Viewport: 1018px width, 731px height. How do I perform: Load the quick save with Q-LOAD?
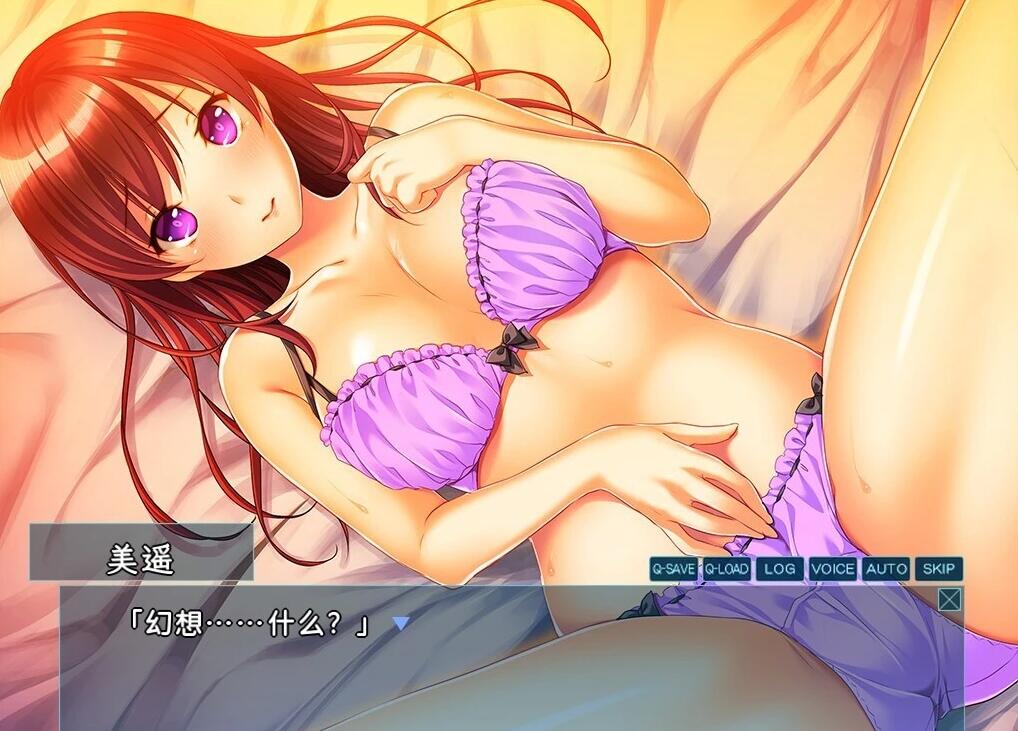(726, 569)
